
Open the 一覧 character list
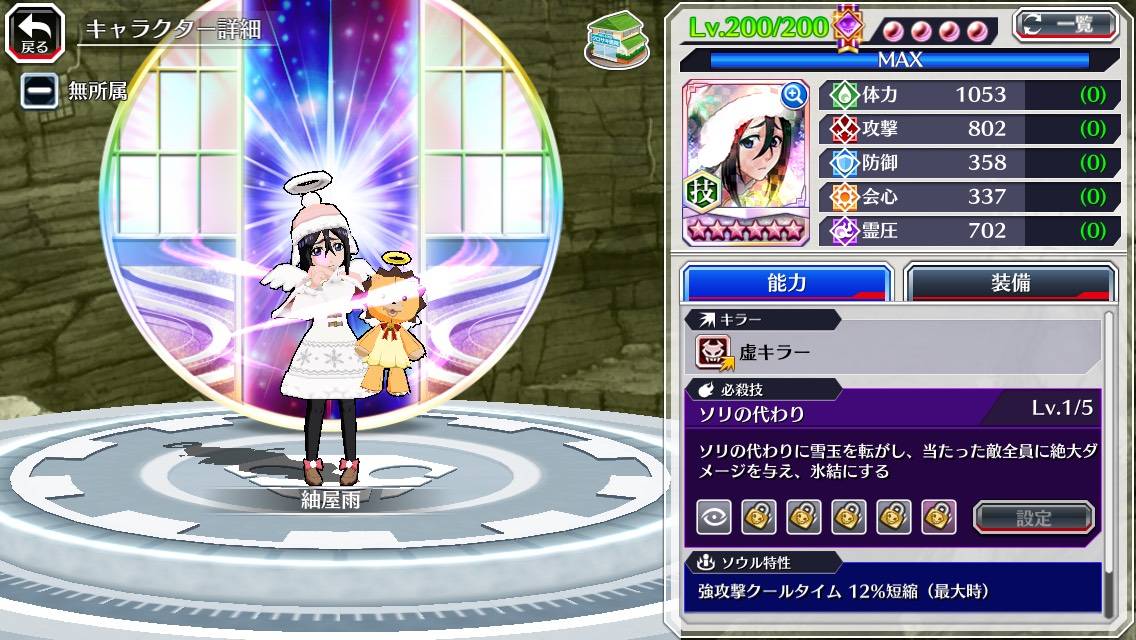(x=1065, y=24)
